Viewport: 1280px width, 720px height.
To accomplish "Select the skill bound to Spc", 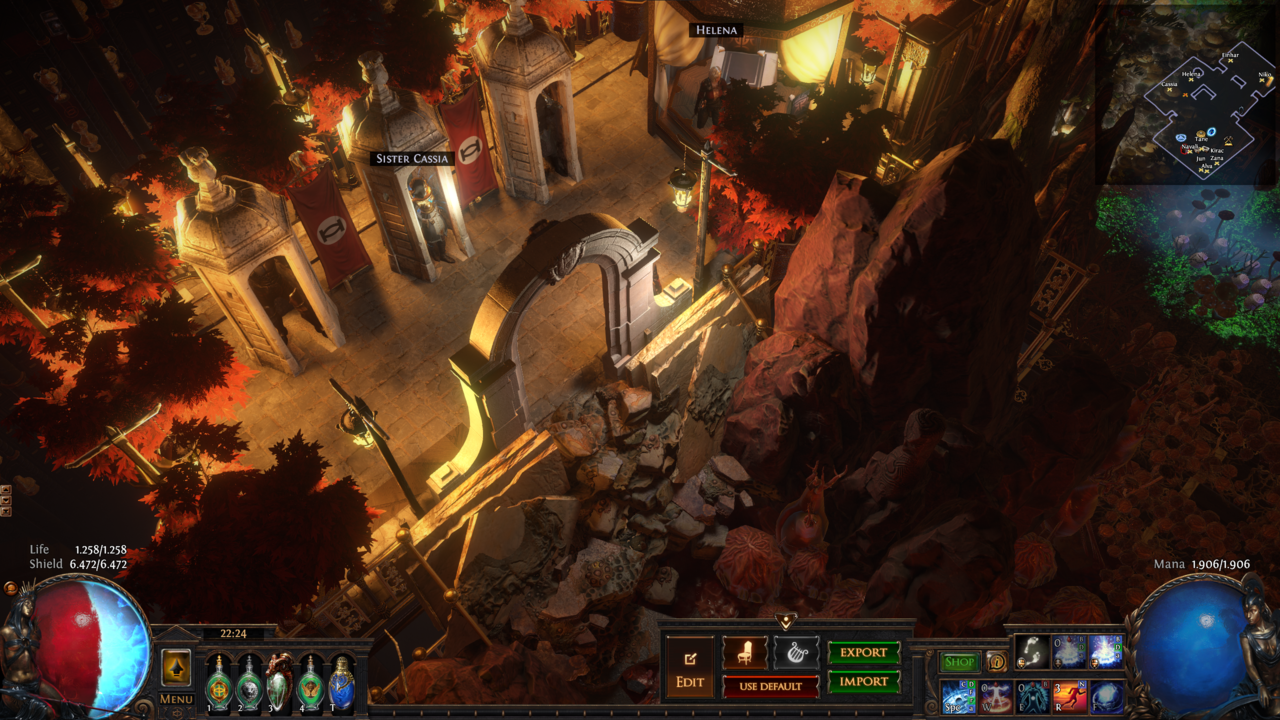I will (x=958, y=696).
